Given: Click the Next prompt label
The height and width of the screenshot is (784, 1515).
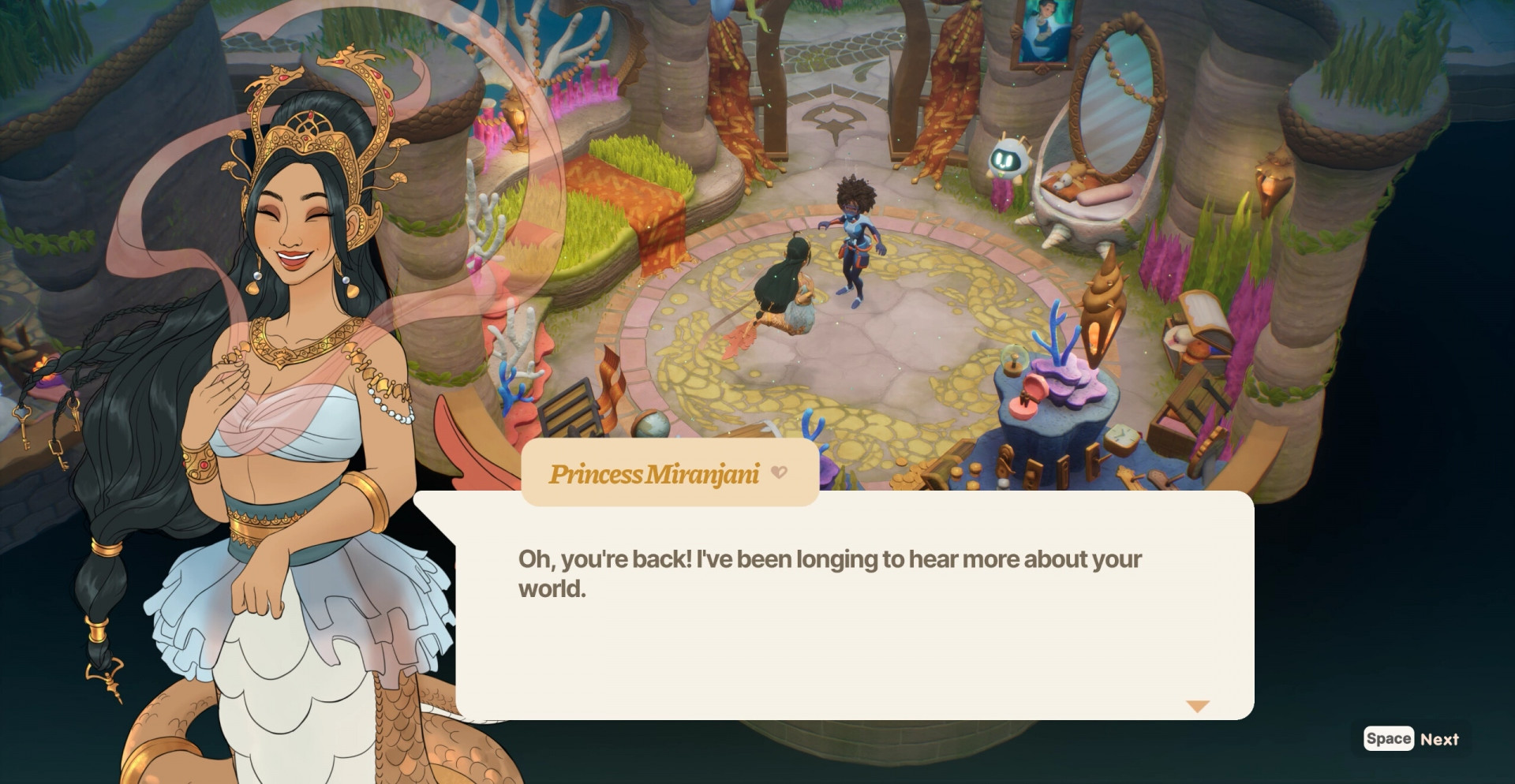Looking at the screenshot, I should (1438, 739).
